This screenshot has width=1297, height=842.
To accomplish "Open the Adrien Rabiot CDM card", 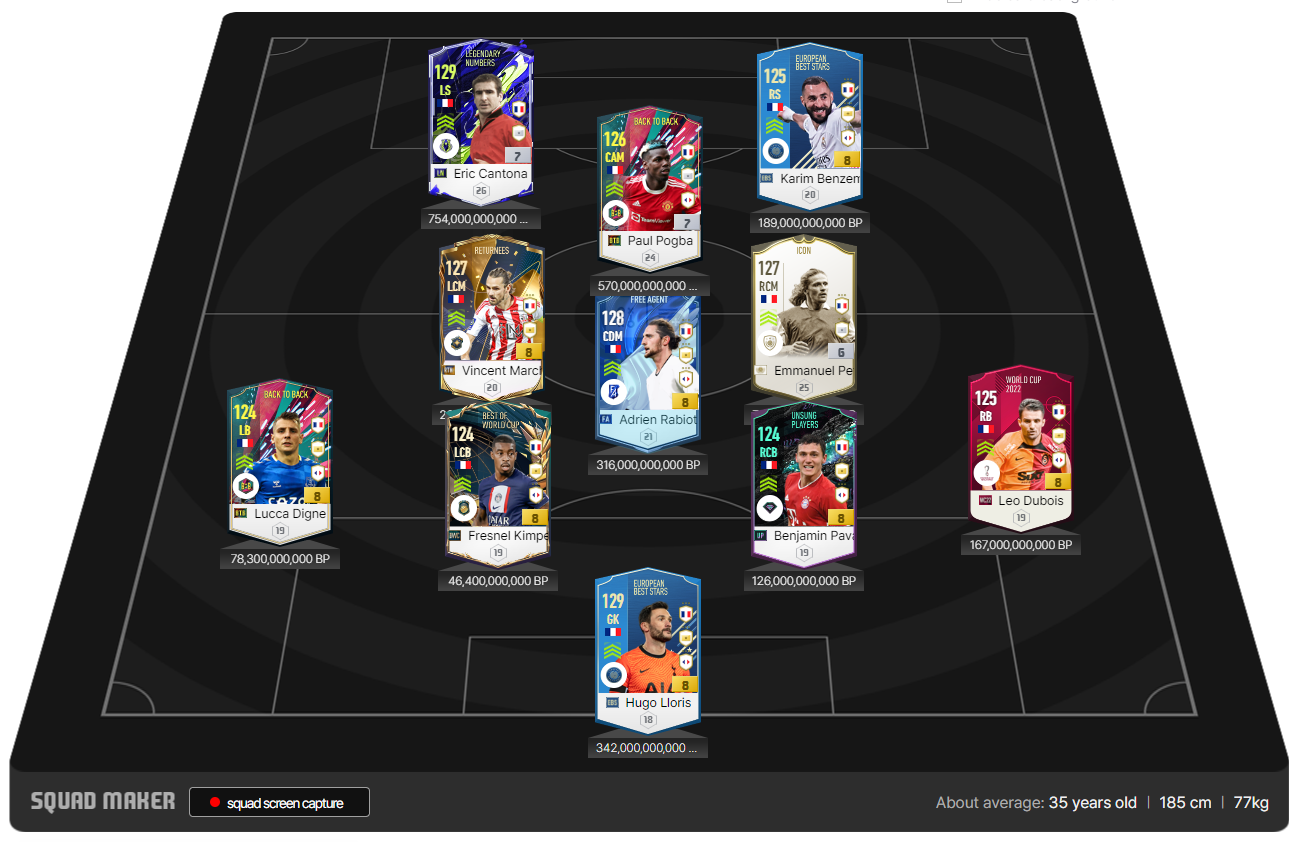I will 648,360.
